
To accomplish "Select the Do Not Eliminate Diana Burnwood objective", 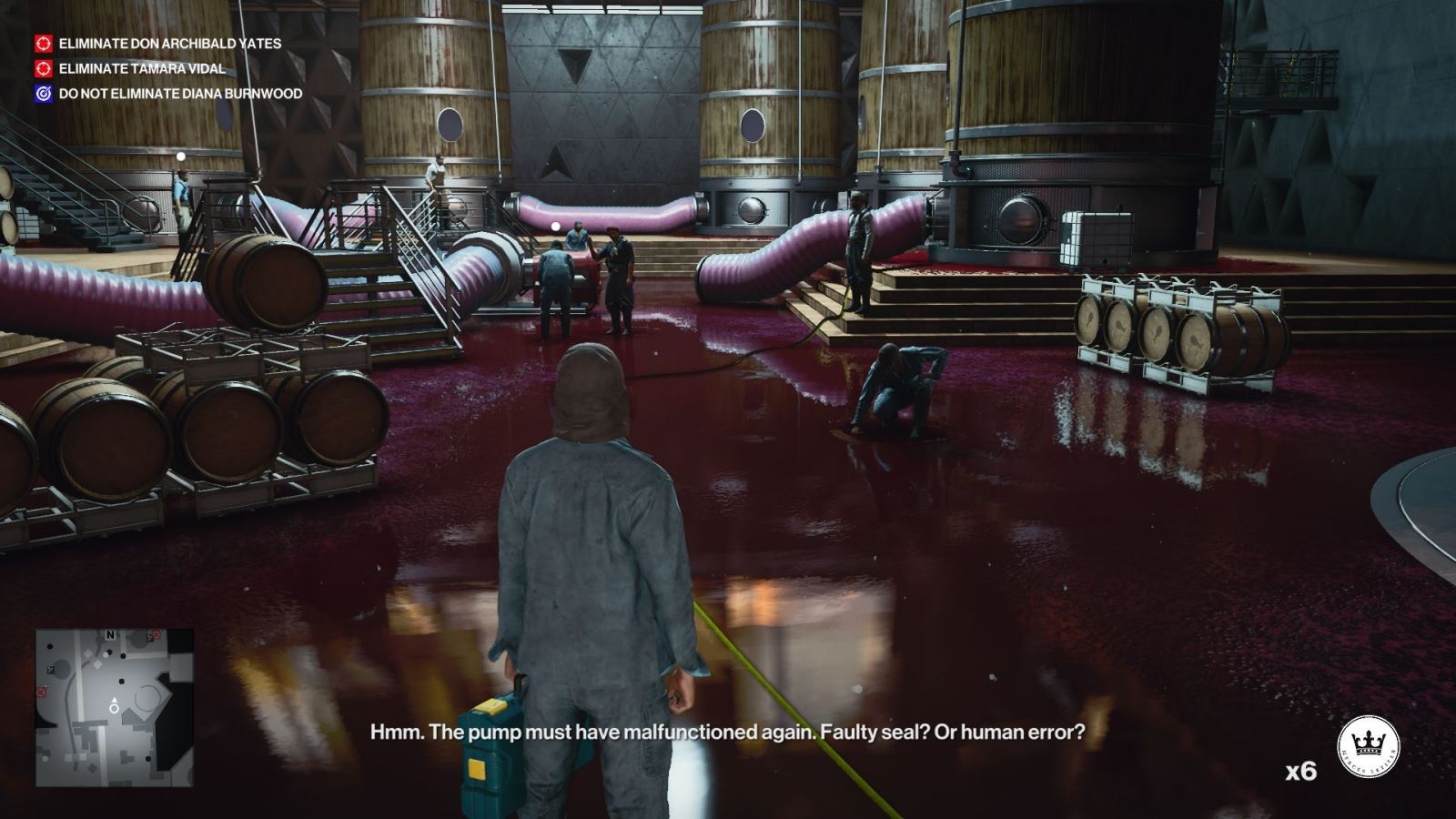I will [x=180, y=94].
